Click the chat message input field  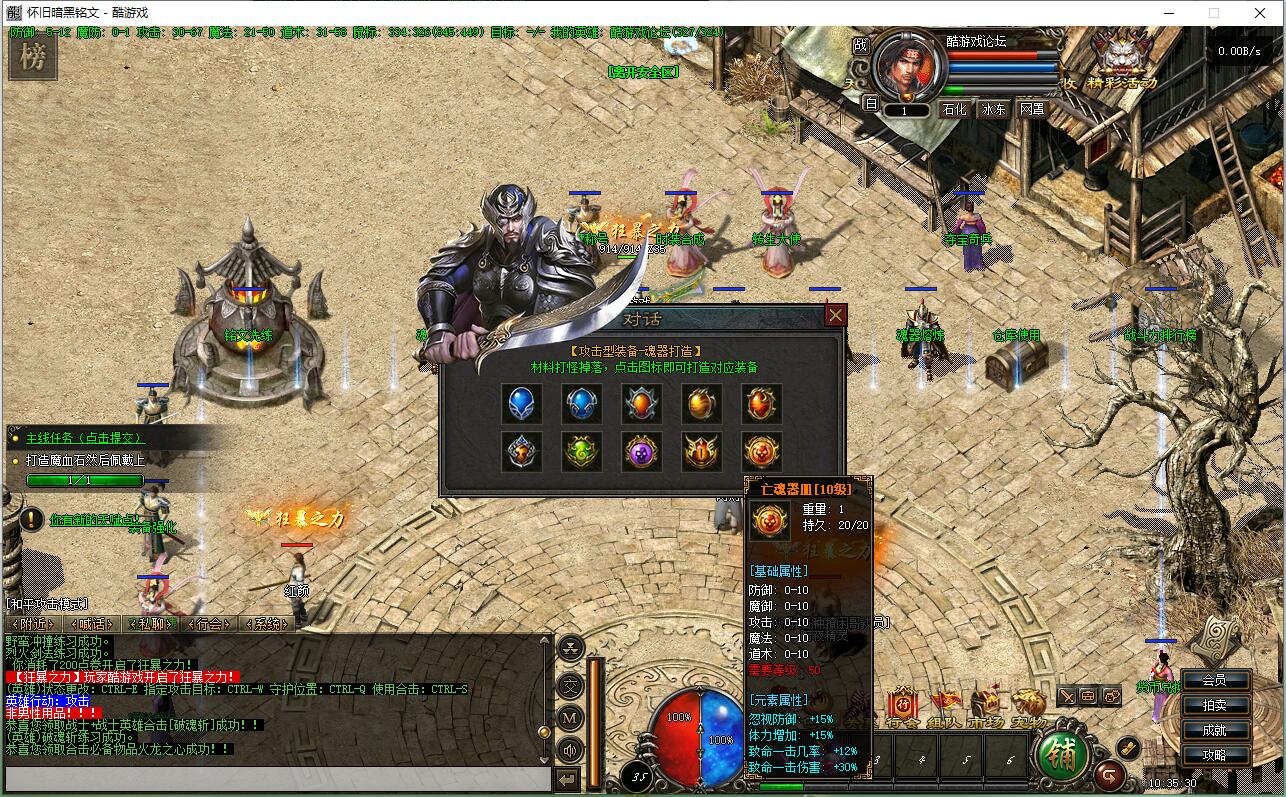click(x=277, y=779)
